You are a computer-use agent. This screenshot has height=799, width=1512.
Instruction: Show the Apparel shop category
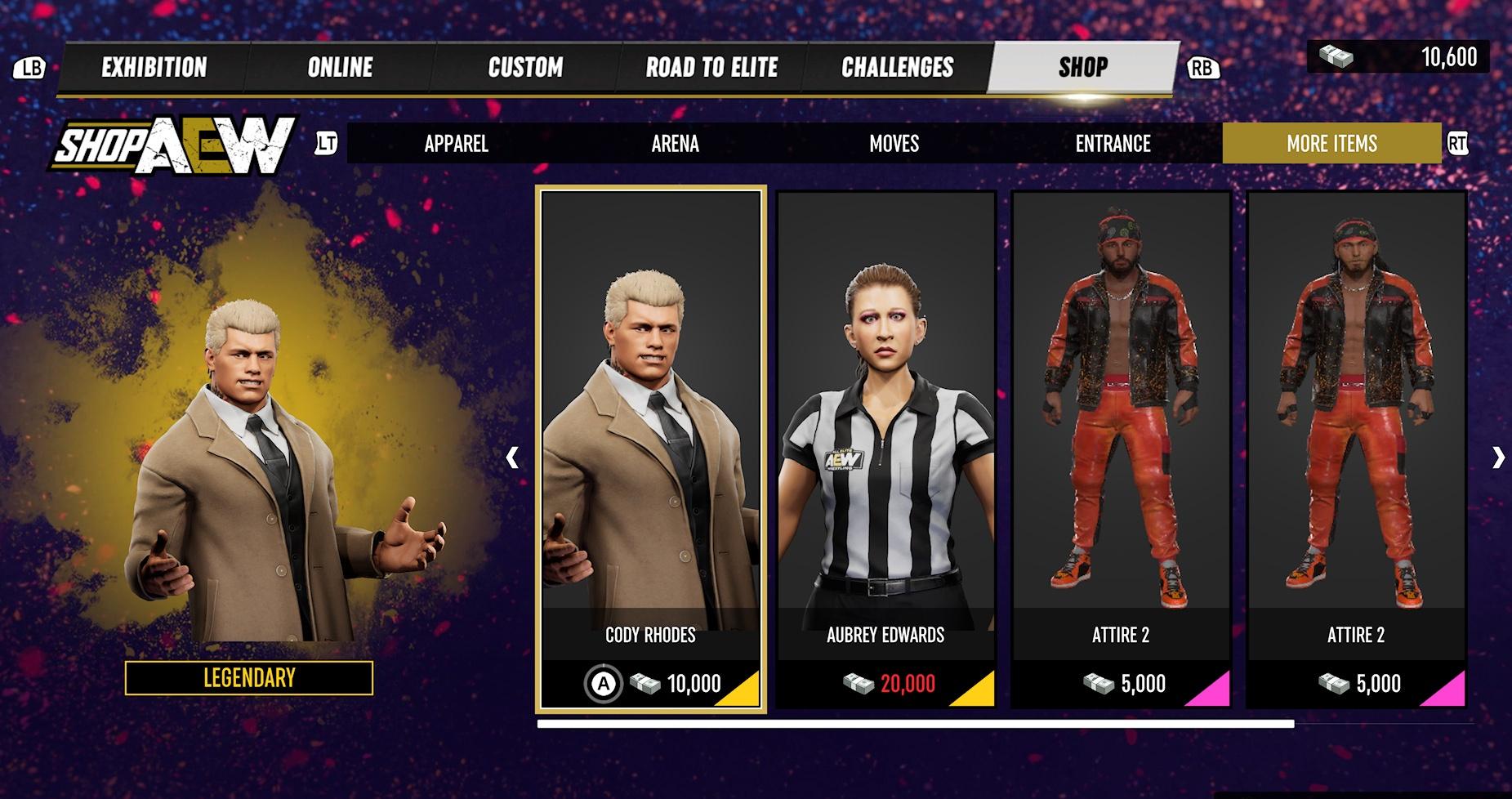click(456, 144)
